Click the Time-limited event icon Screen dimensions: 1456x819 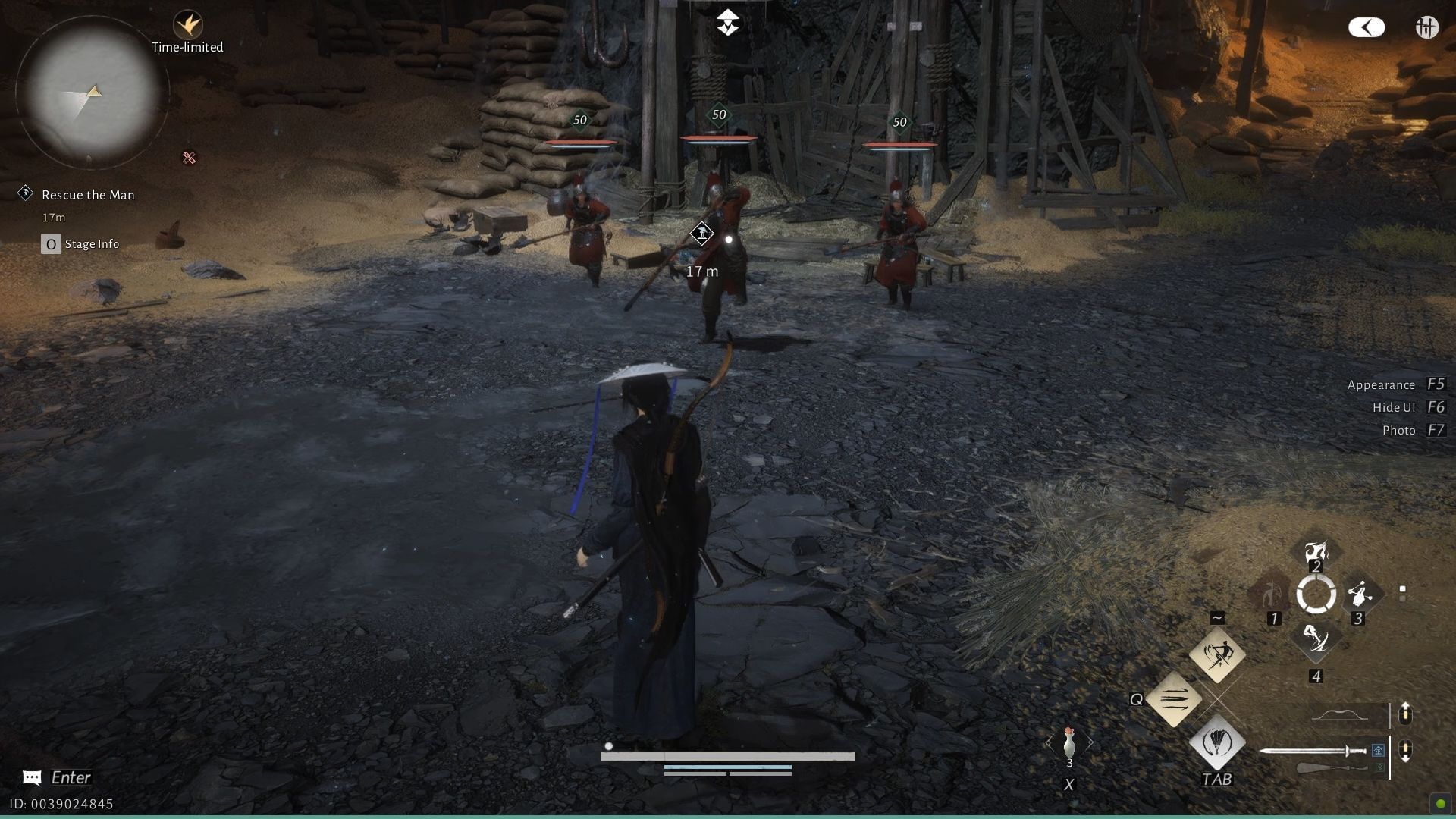tap(188, 27)
